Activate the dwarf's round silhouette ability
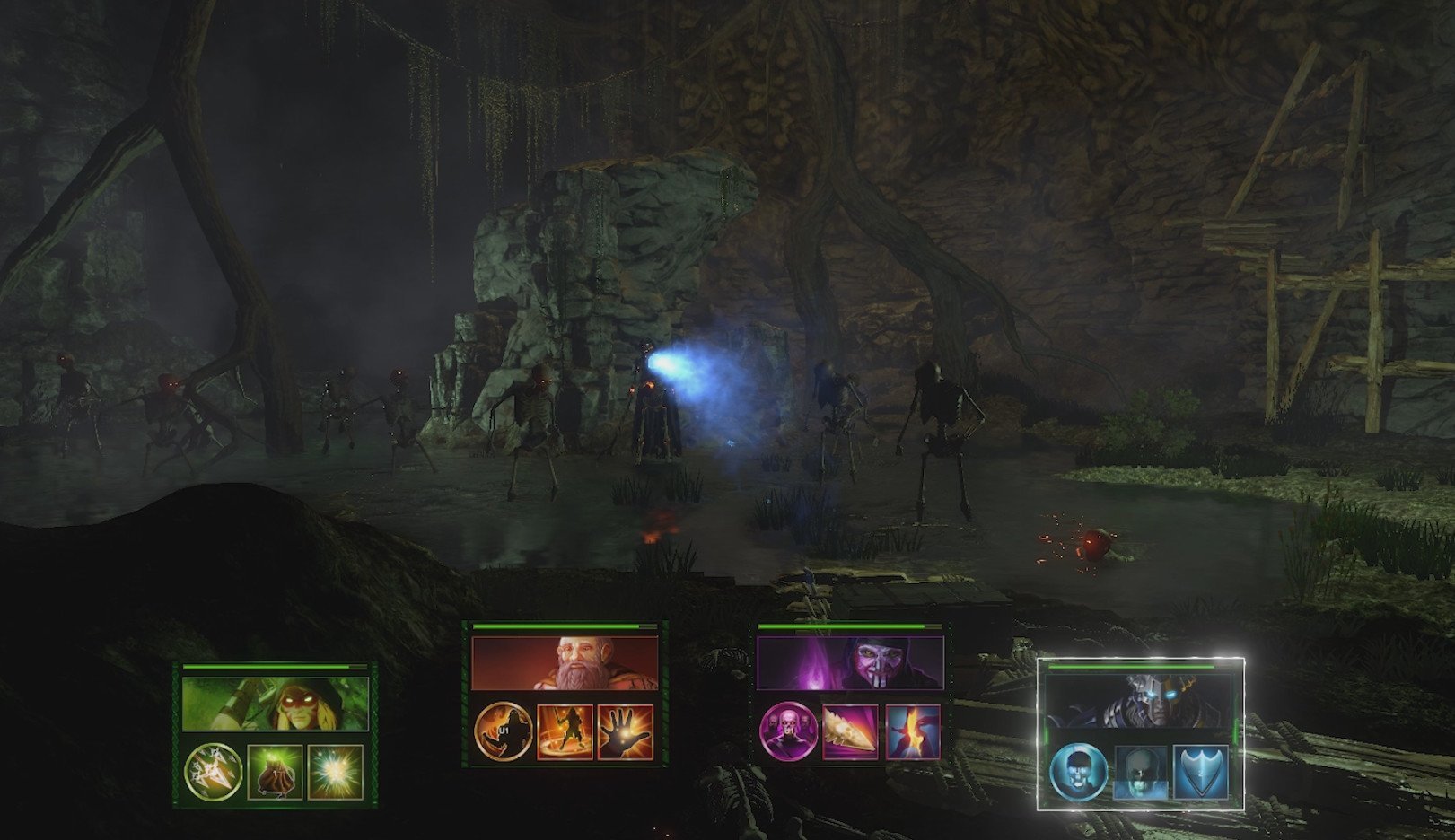This screenshot has height=840, width=1455. click(x=503, y=731)
